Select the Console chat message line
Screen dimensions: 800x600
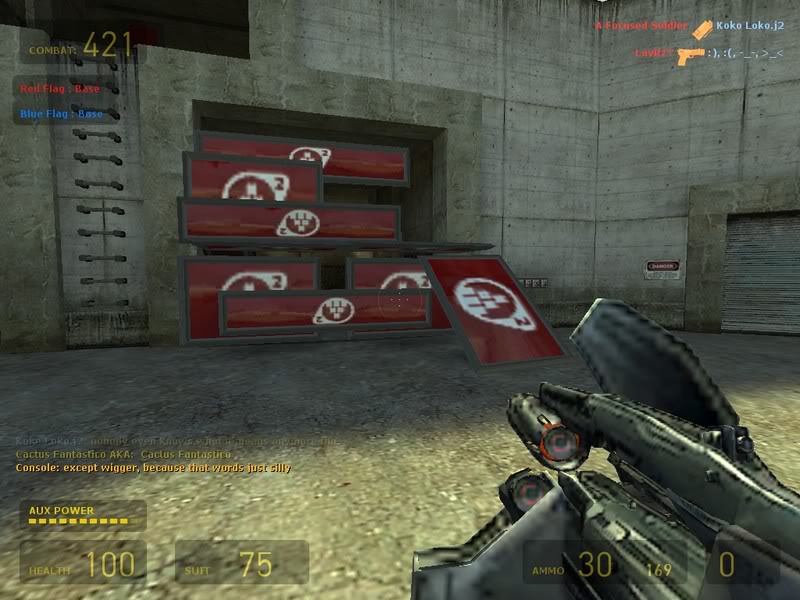pyautogui.click(x=153, y=467)
